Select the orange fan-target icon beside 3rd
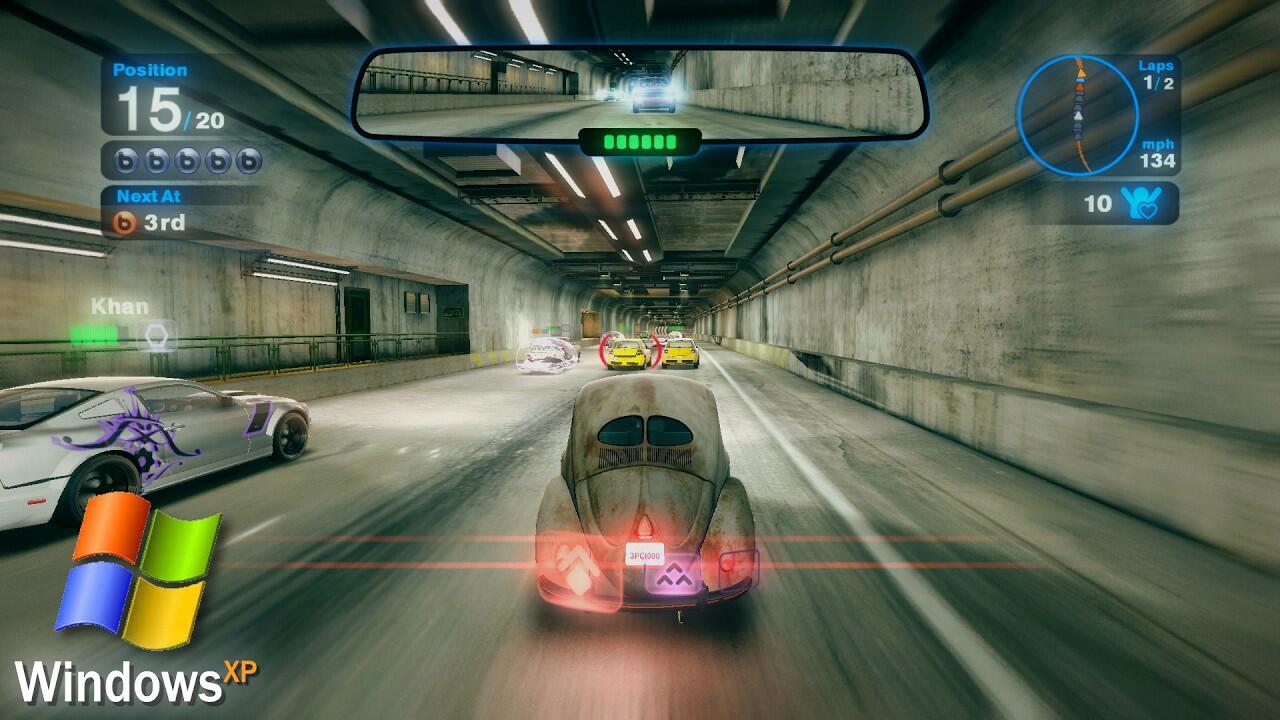The width and height of the screenshot is (1280, 720). 123,222
